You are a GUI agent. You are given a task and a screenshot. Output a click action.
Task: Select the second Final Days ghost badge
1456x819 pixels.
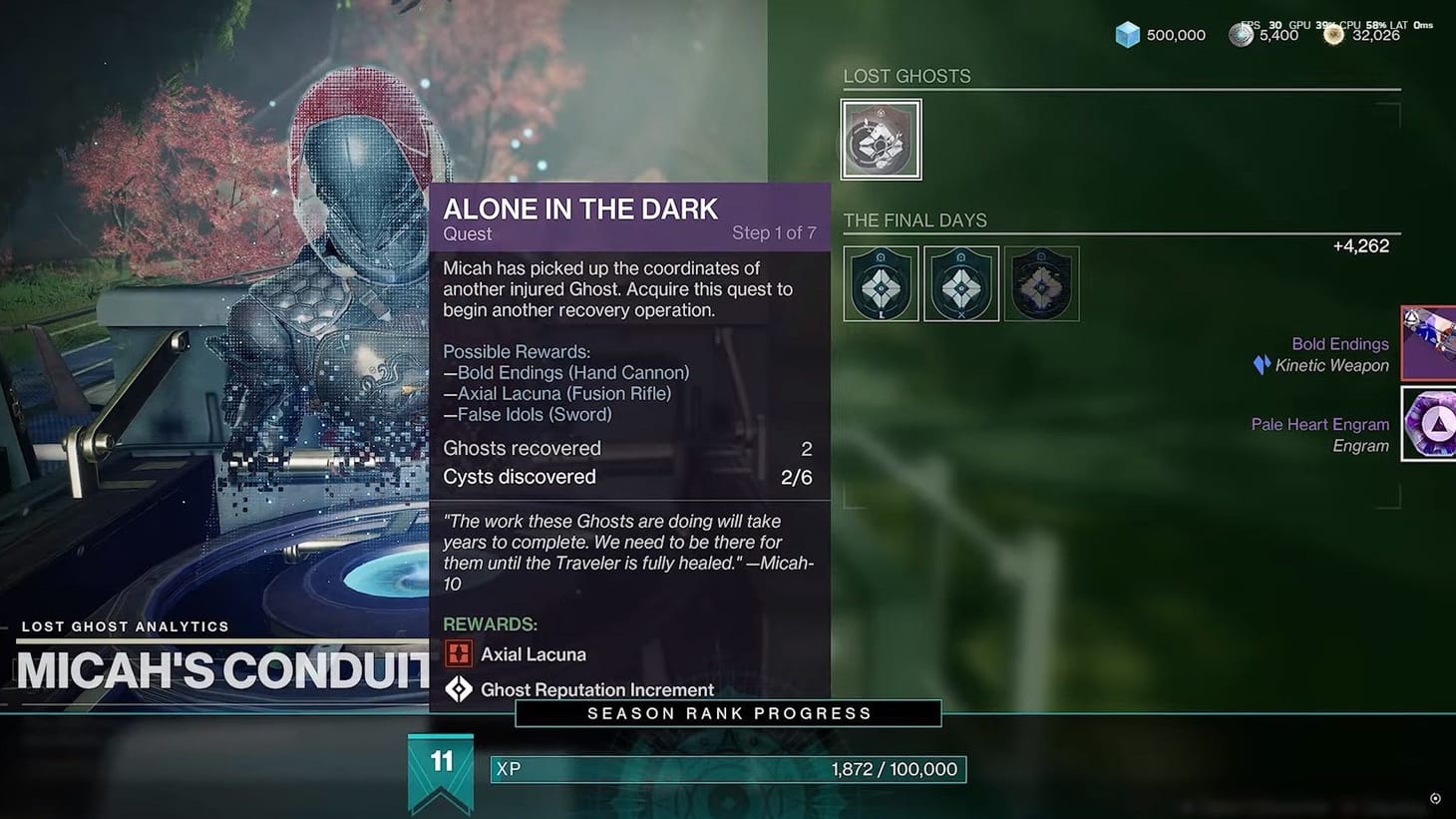coord(960,283)
